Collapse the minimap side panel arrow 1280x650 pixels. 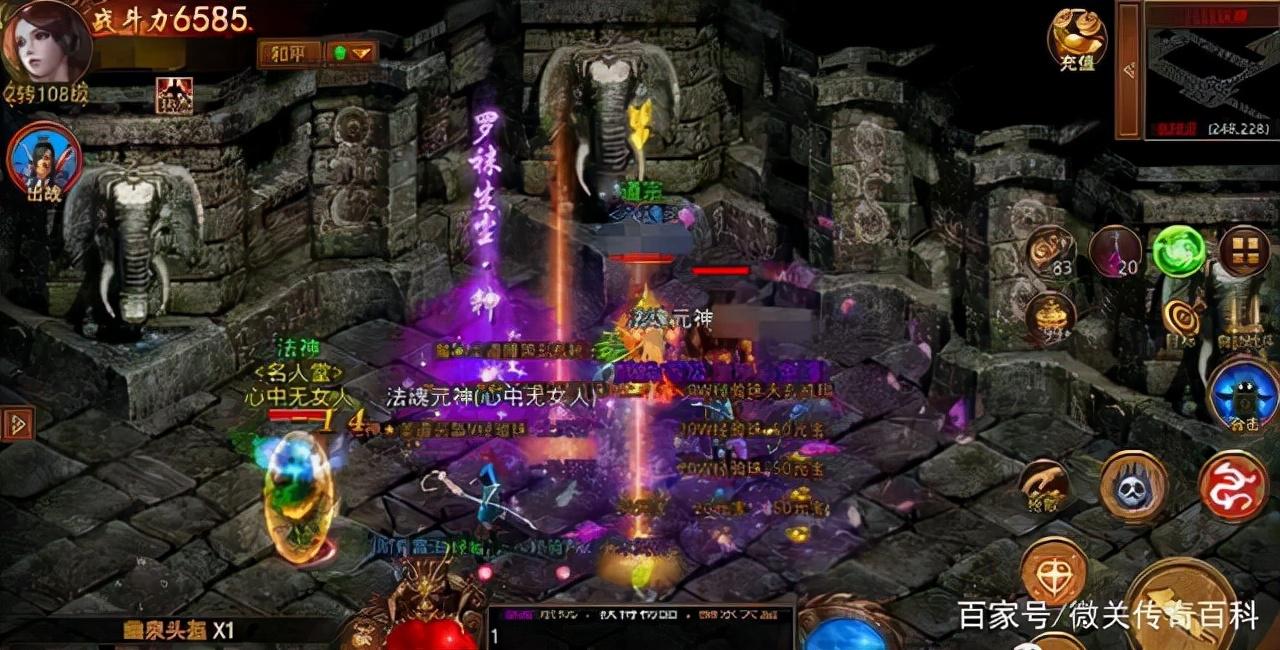[x=1129, y=70]
